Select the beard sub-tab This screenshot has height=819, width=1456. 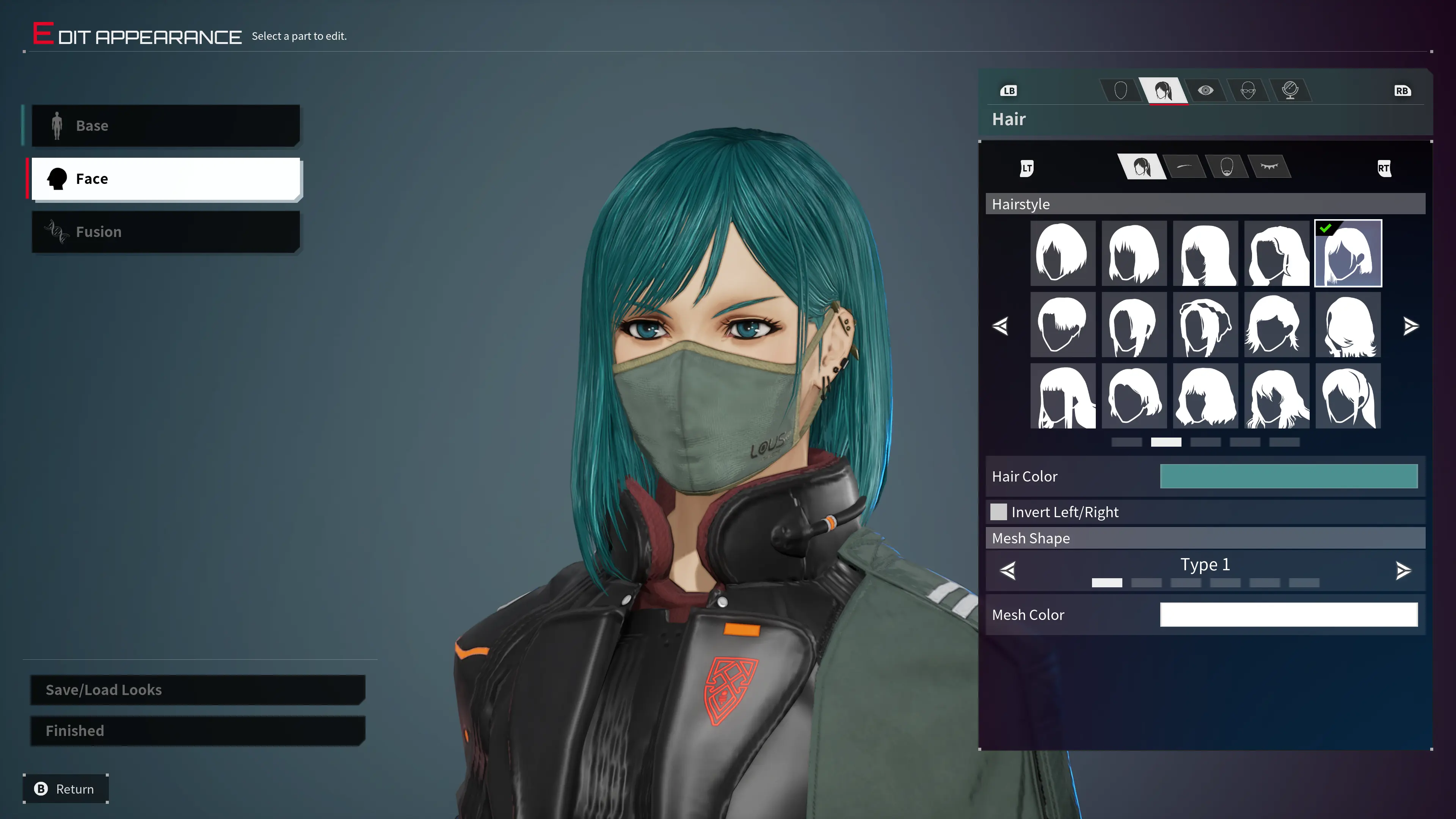[x=1227, y=167]
